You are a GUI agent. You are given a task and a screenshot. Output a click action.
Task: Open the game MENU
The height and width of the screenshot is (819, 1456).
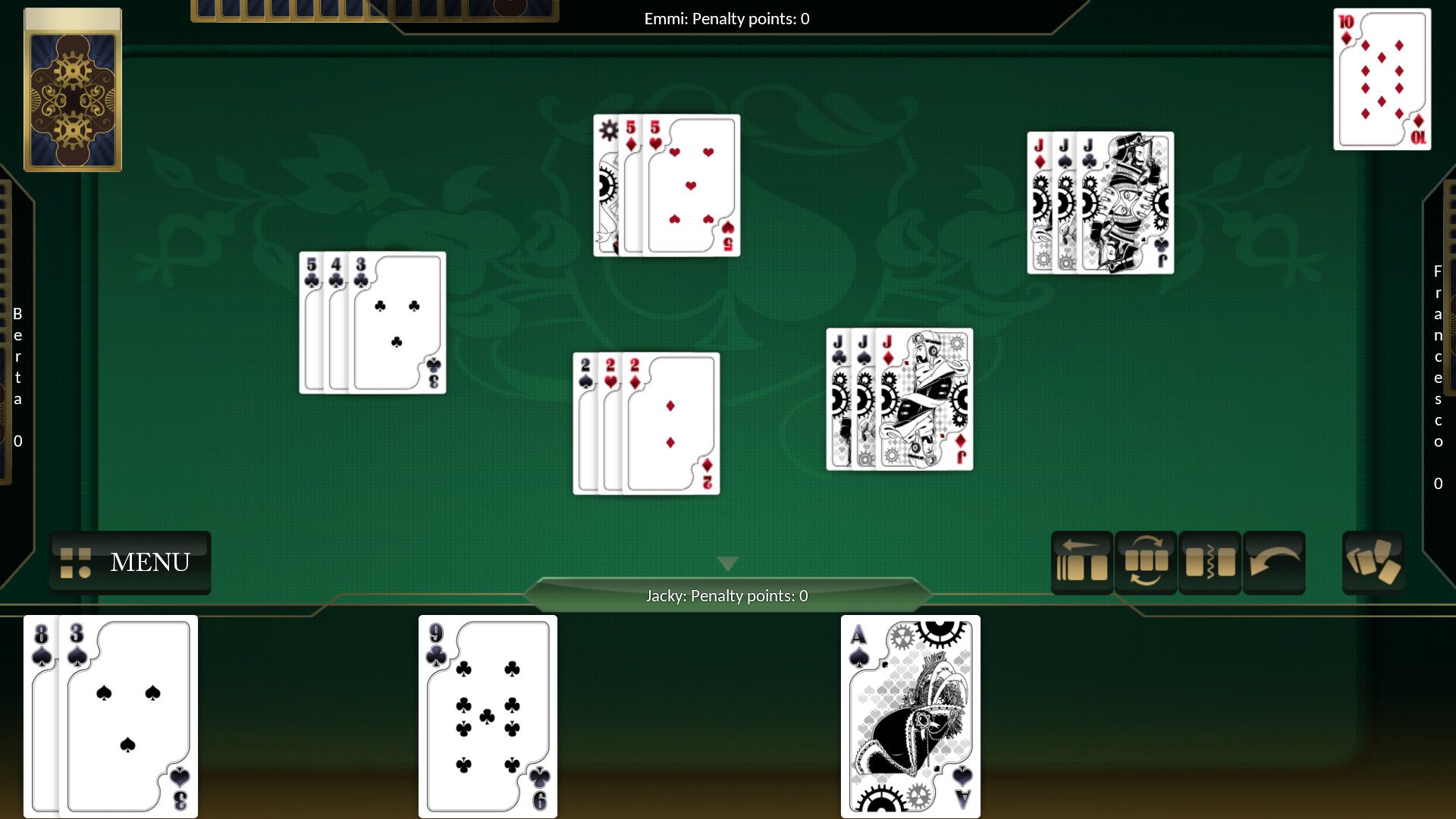149,563
